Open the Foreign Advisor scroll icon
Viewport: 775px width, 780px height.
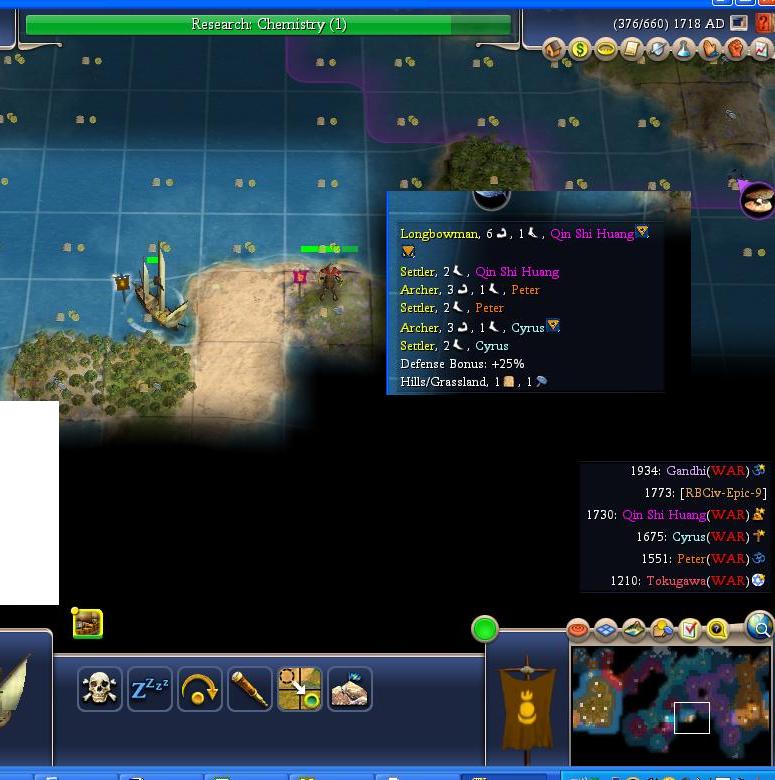point(632,49)
